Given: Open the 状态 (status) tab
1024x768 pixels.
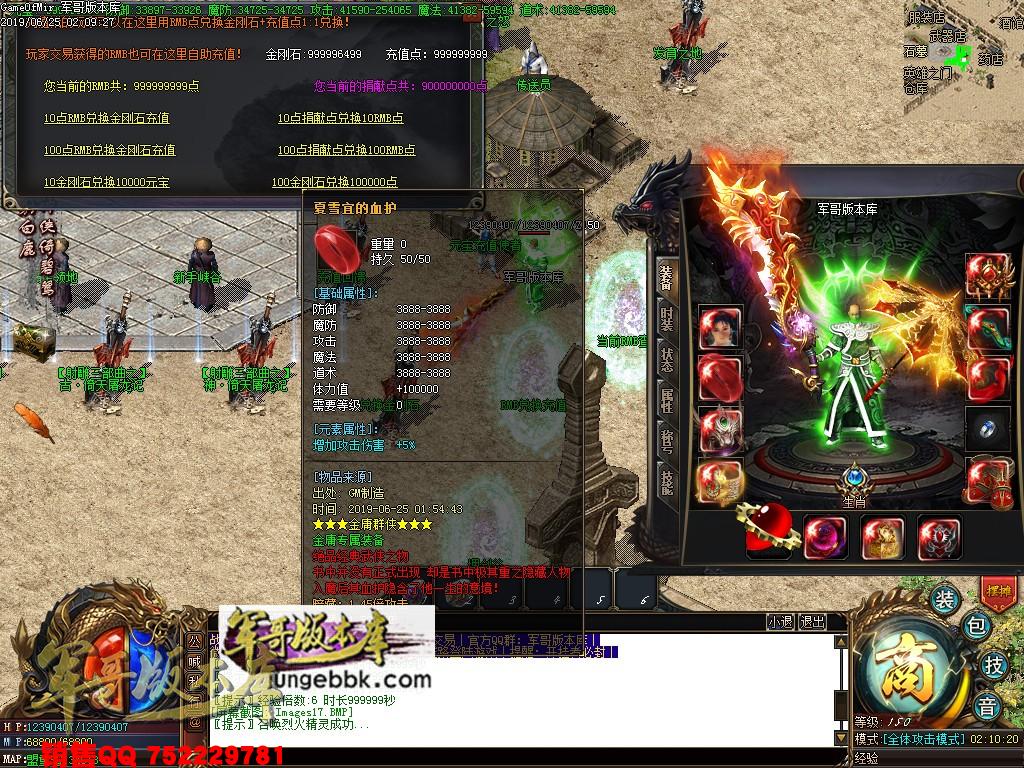Looking at the screenshot, I should 667,360.
